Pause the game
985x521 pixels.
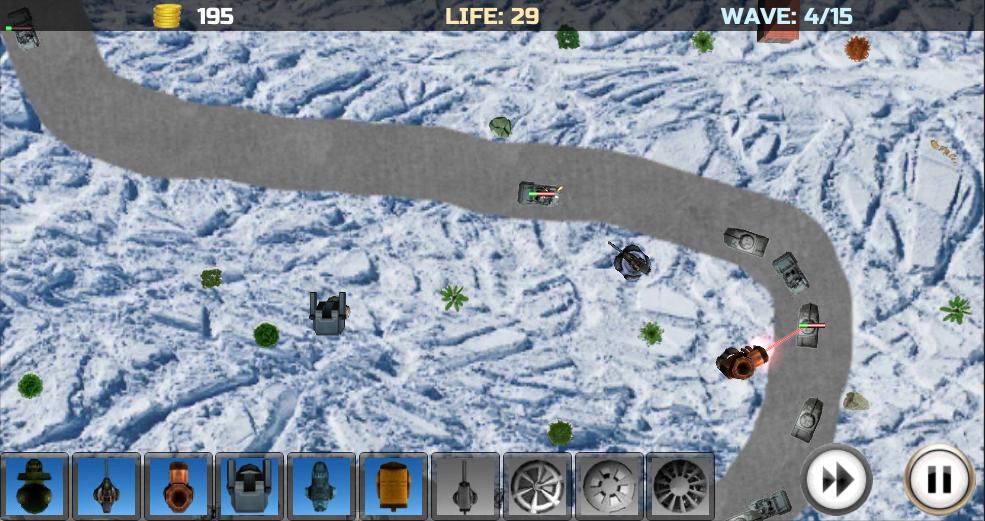pyautogui.click(x=939, y=480)
